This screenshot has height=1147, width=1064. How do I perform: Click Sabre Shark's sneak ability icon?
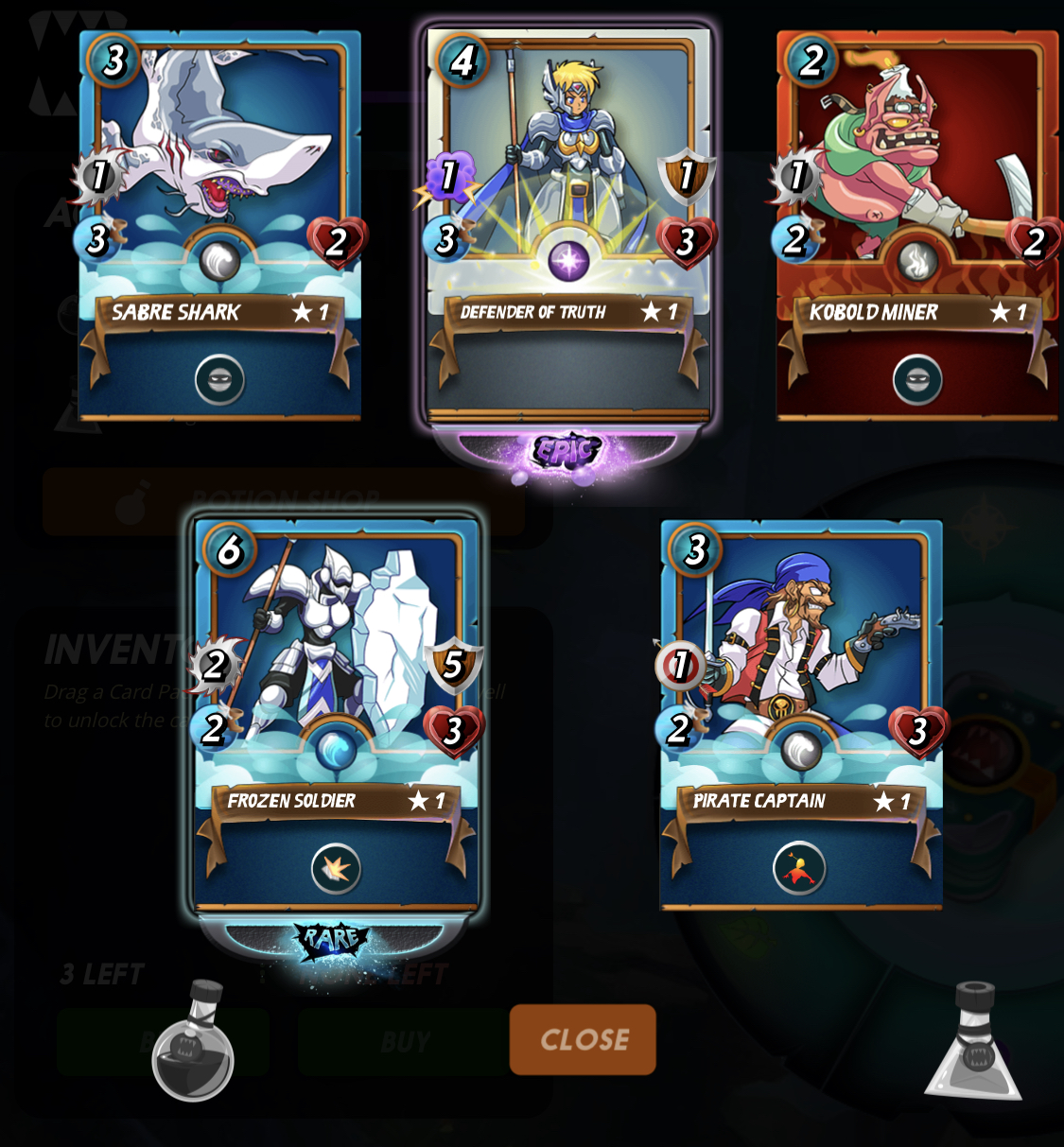(x=219, y=380)
